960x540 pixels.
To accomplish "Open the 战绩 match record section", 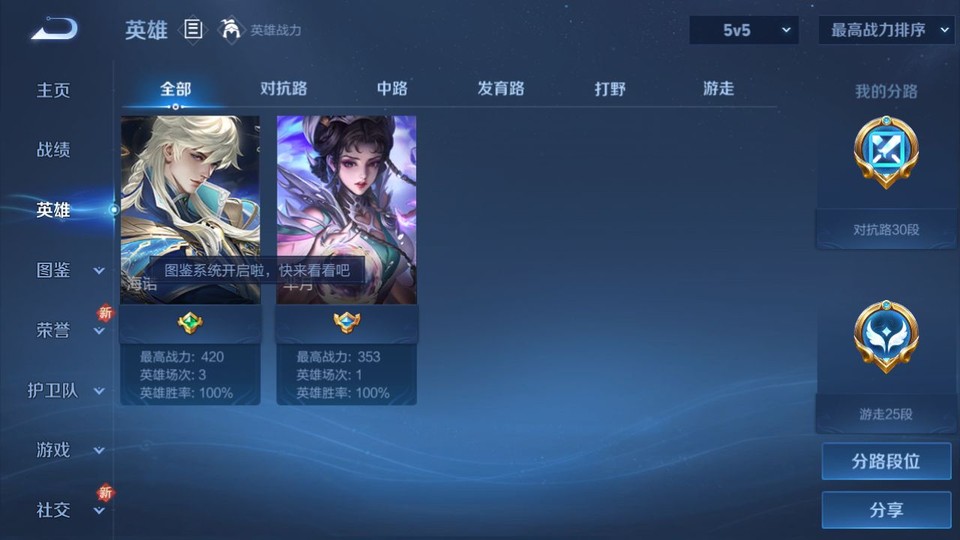I will (54, 150).
